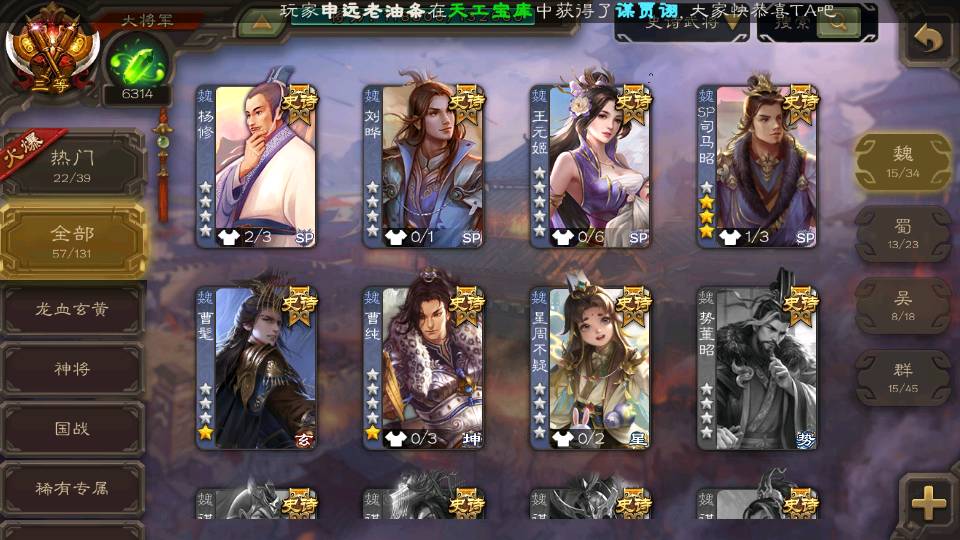The image size is (960, 540).
Task: Filter by 魏 faction
Action: pyautogui.click(x=902, y=160)
